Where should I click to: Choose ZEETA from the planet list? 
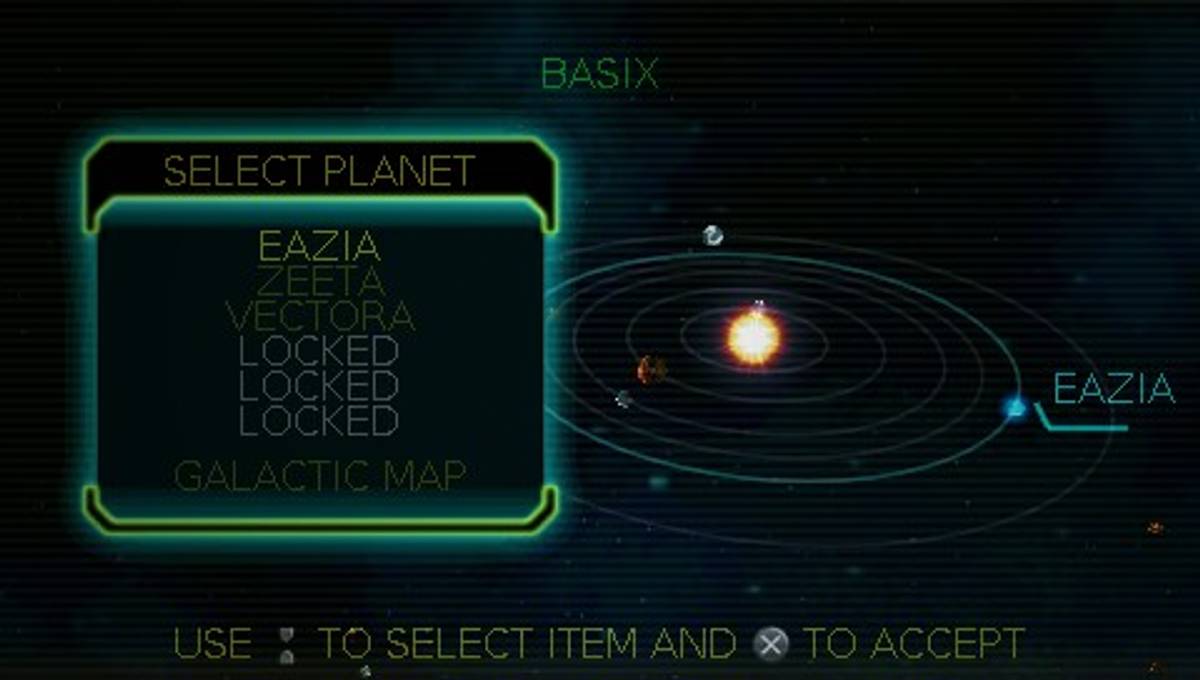pyautogui.click(x=320, y=281)
